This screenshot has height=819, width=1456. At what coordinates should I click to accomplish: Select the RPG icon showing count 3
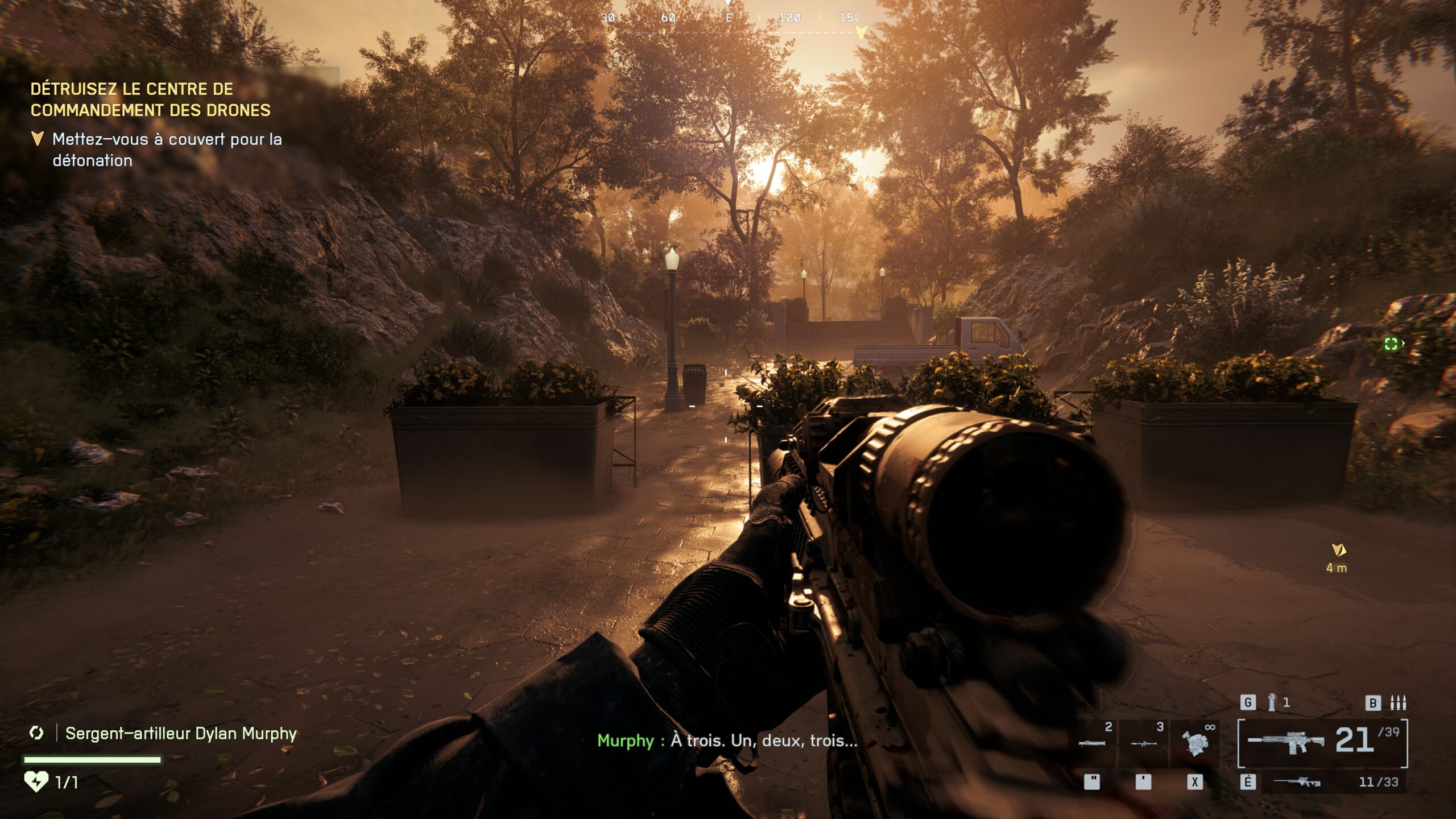click(x=1144, y=744)
